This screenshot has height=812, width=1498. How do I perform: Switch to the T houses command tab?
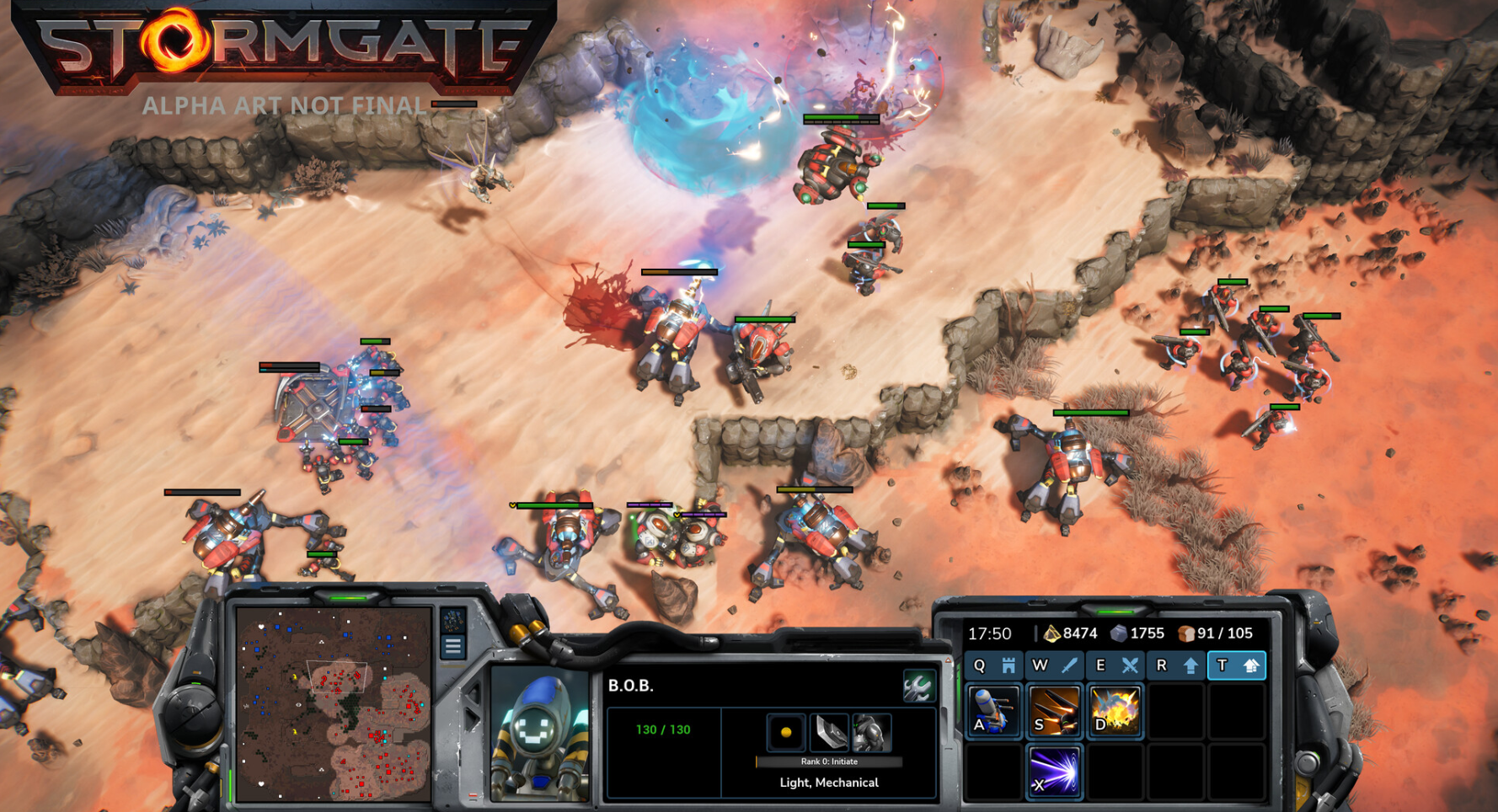1236,665
